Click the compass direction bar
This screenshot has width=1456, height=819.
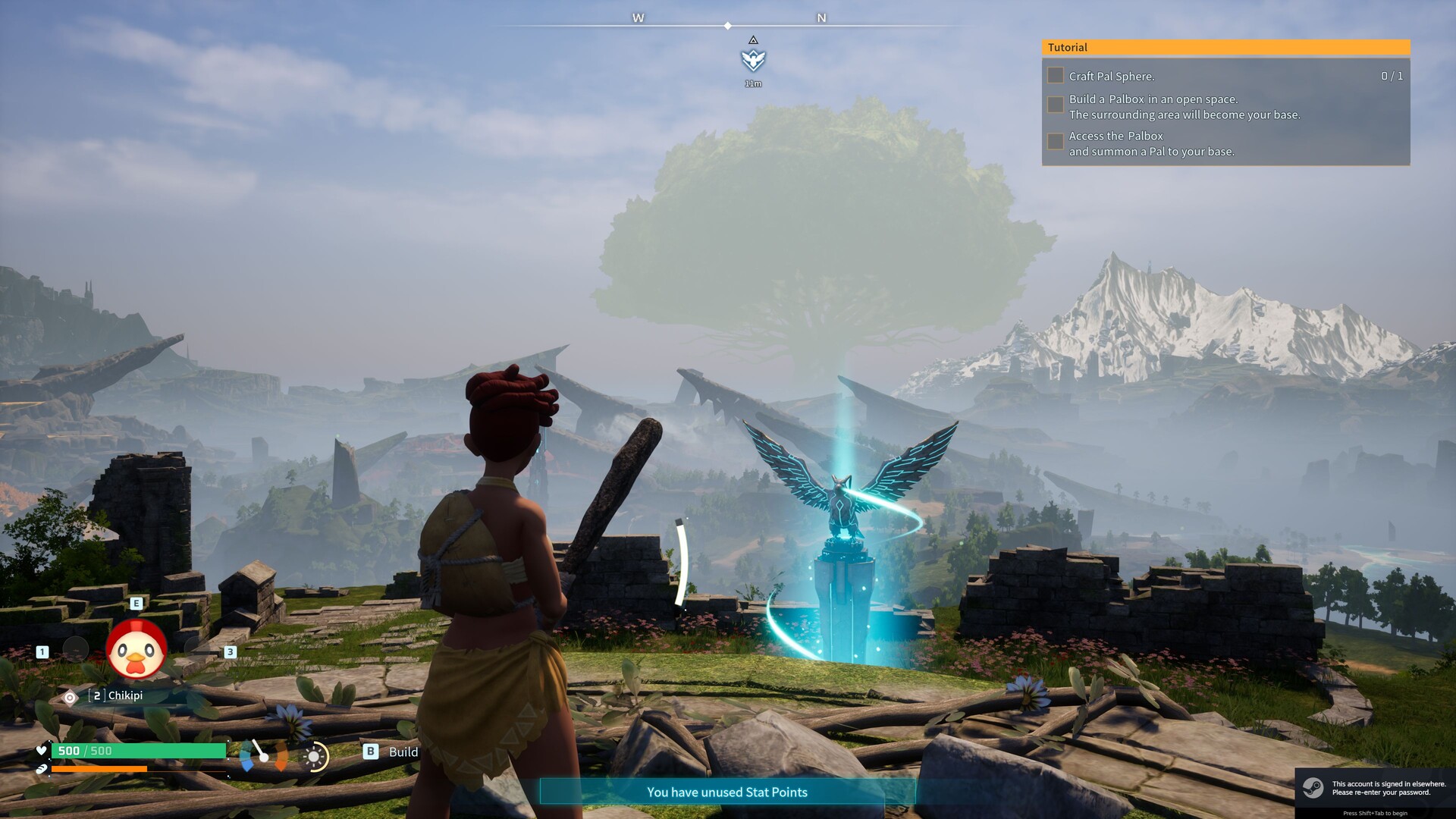click(728, 26)
